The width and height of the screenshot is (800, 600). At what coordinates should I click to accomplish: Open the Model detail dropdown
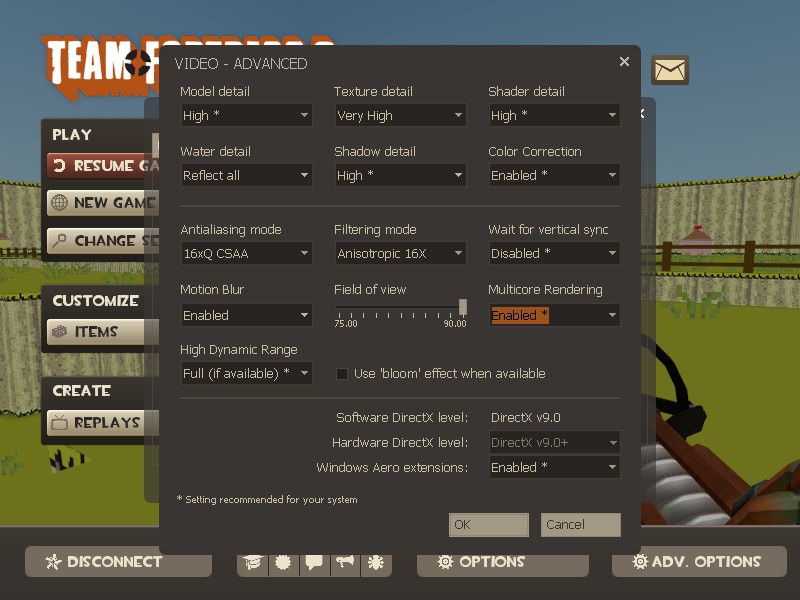[x=246, y=115]
